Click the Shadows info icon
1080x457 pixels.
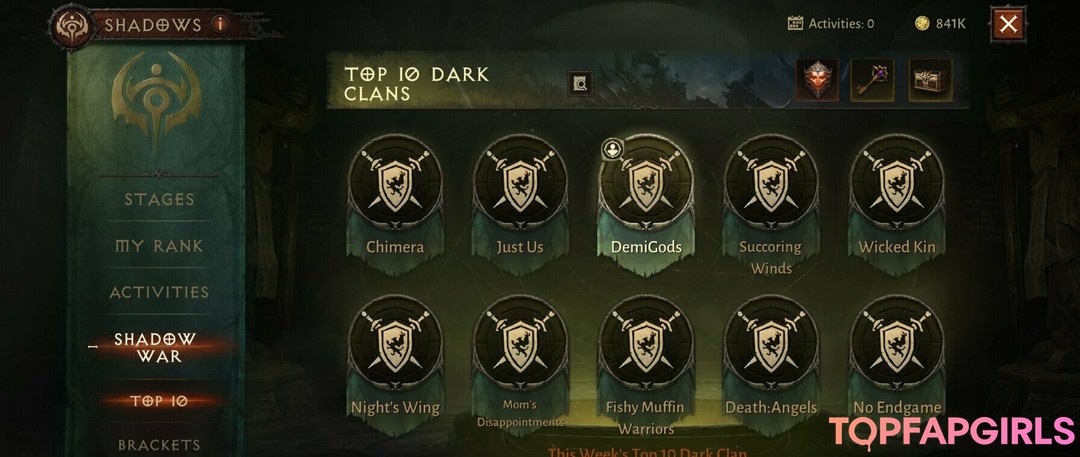[220, 23]
